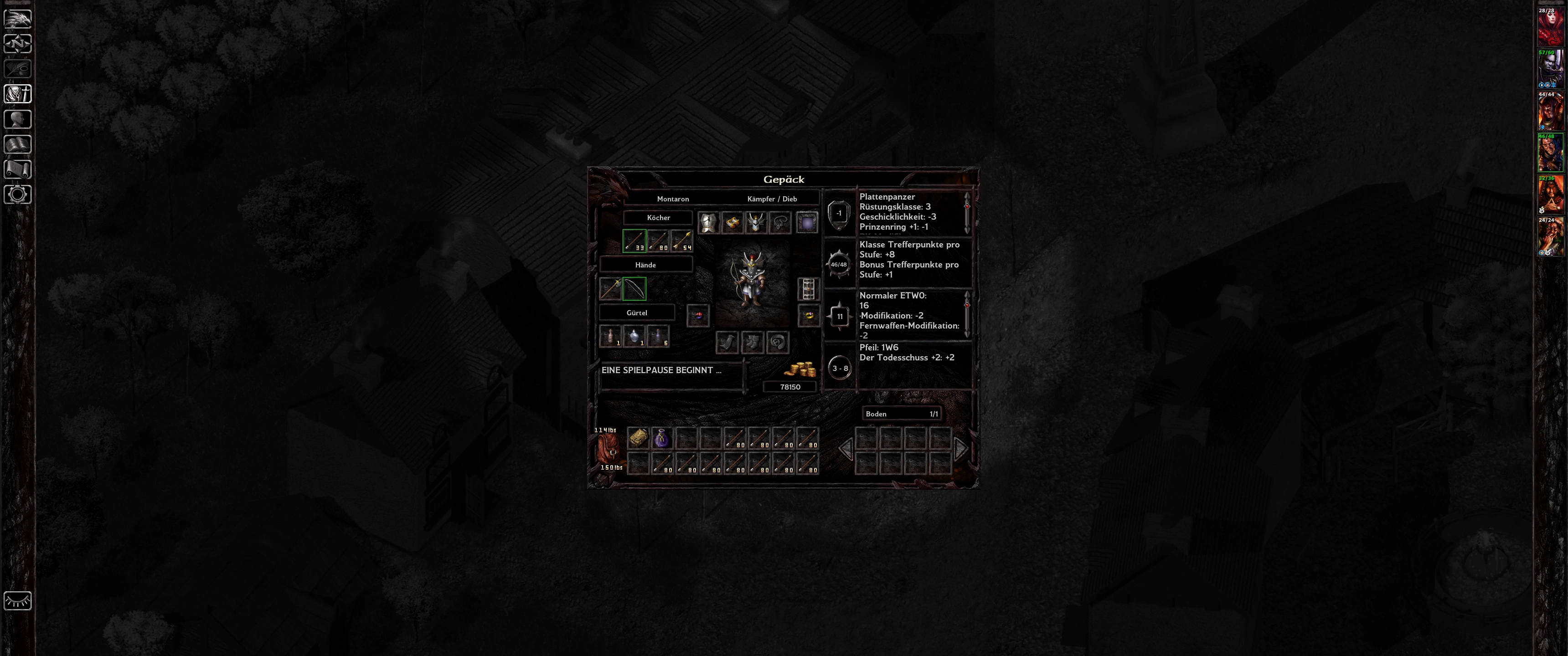The height and width of the screenshot is (656, 1568).
Task: Open the area map via compass button
Action: (18, 44)
